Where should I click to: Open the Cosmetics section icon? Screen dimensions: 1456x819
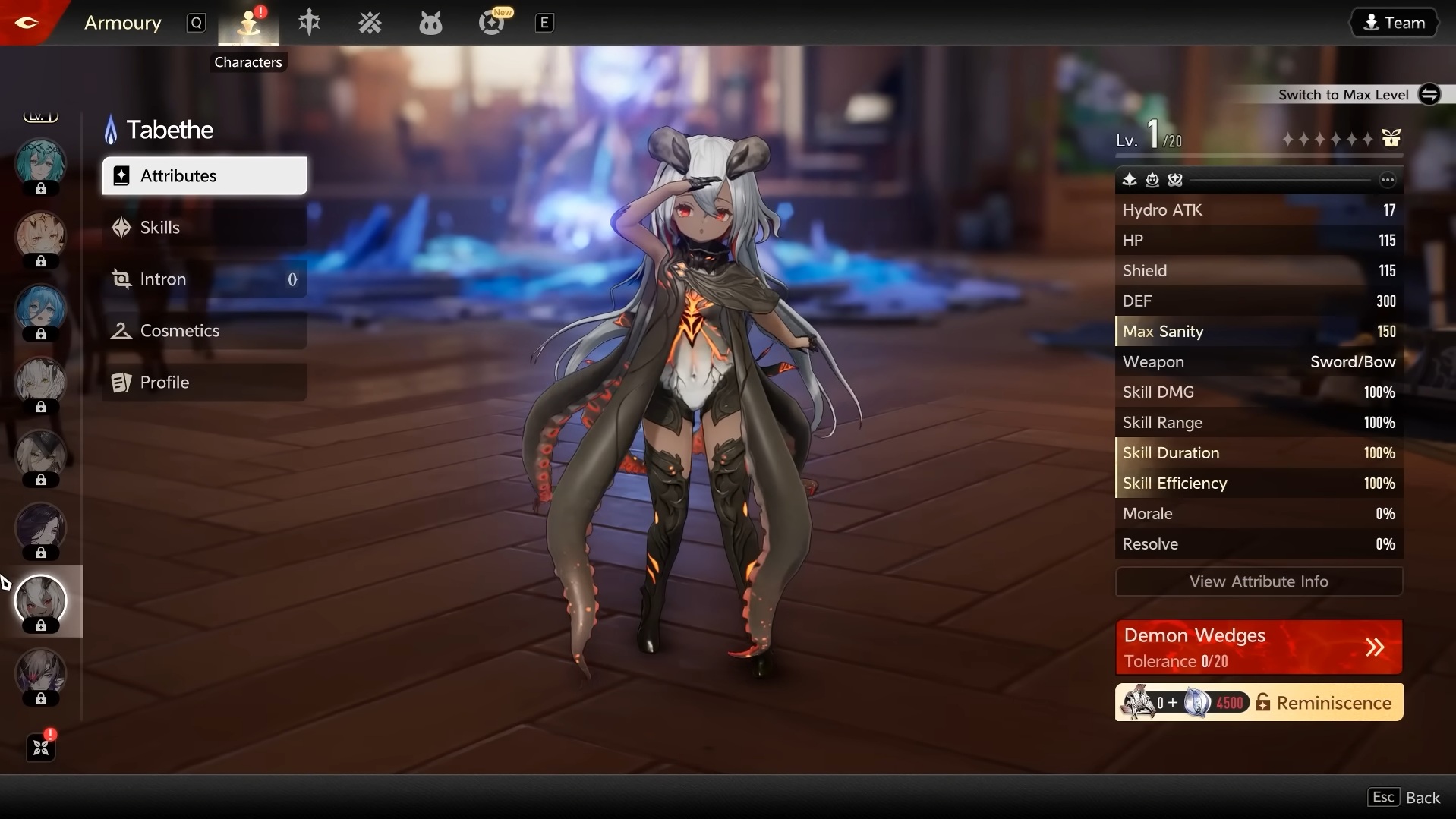[x=121, y=331]
